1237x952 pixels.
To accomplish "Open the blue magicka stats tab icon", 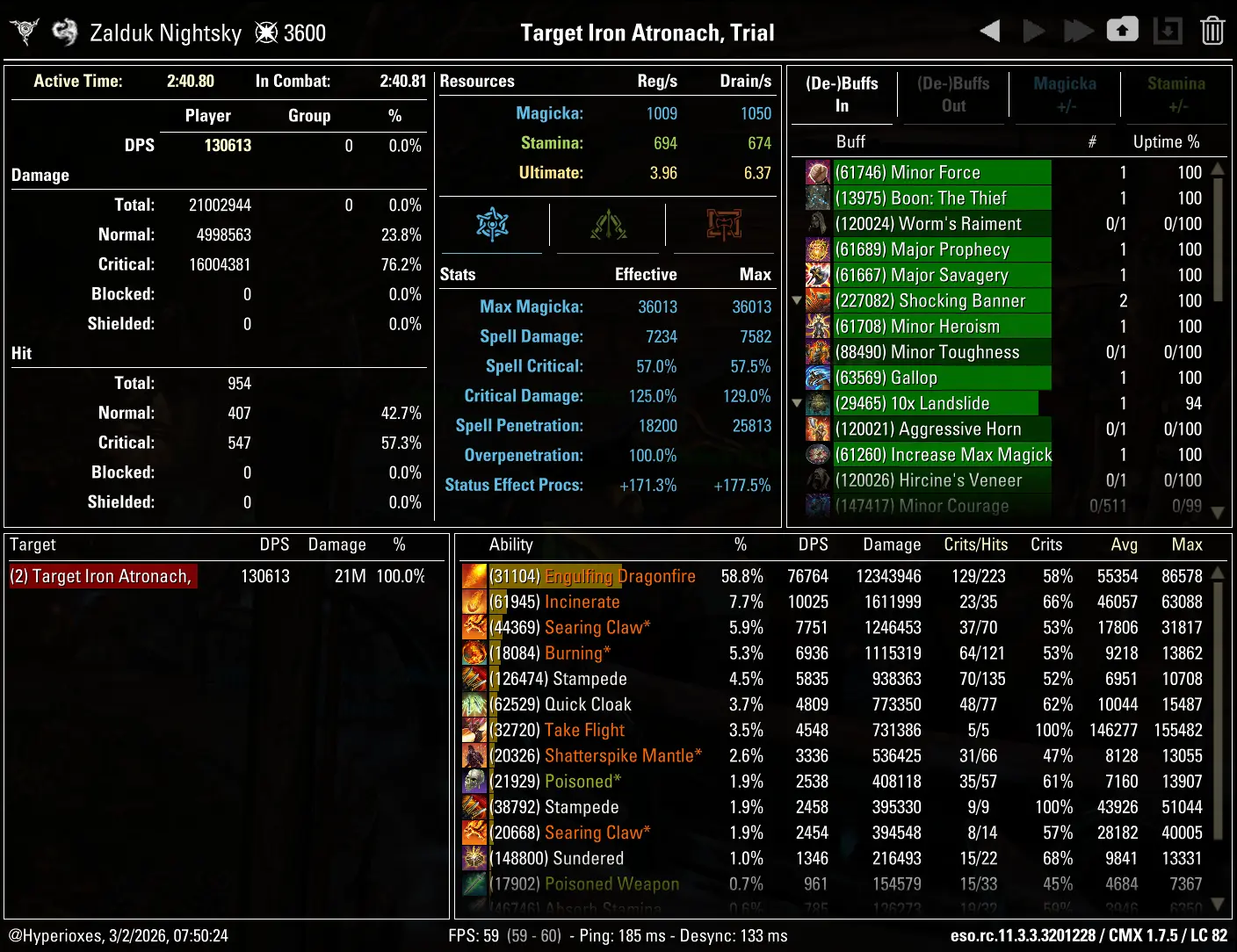I will (x=493, y=225).
